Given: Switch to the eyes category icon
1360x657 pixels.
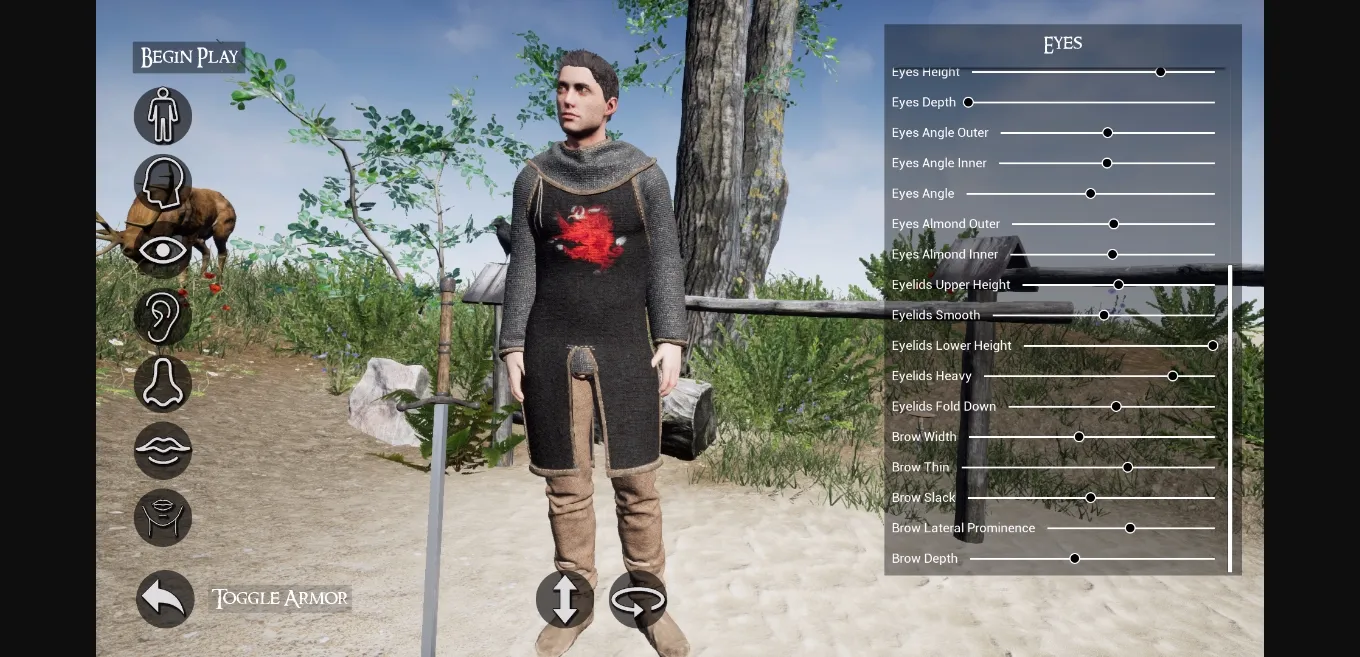Looking at the screenshot, I should click(163, 250).
